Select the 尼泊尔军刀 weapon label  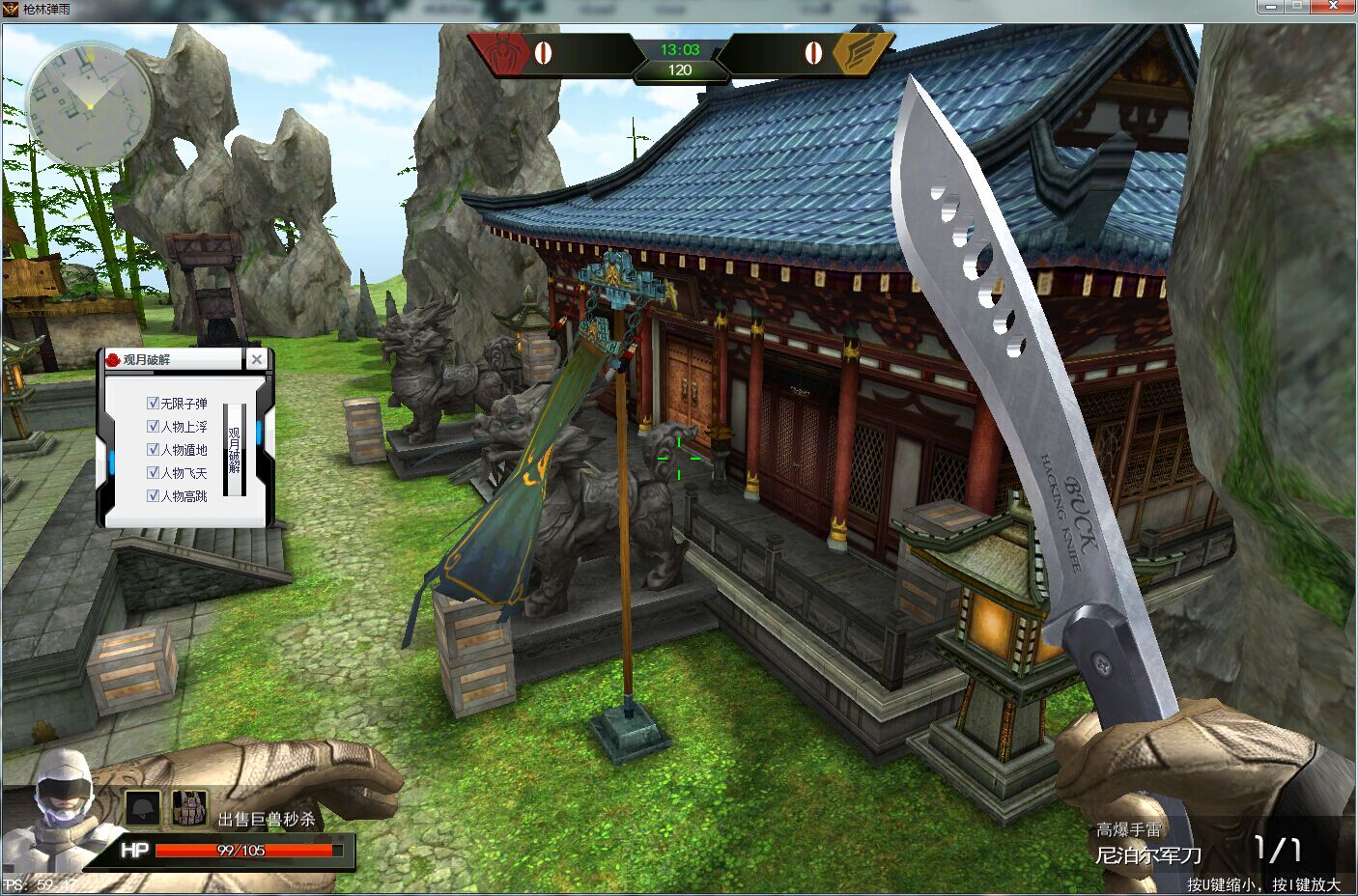(x=1148, y=855)
